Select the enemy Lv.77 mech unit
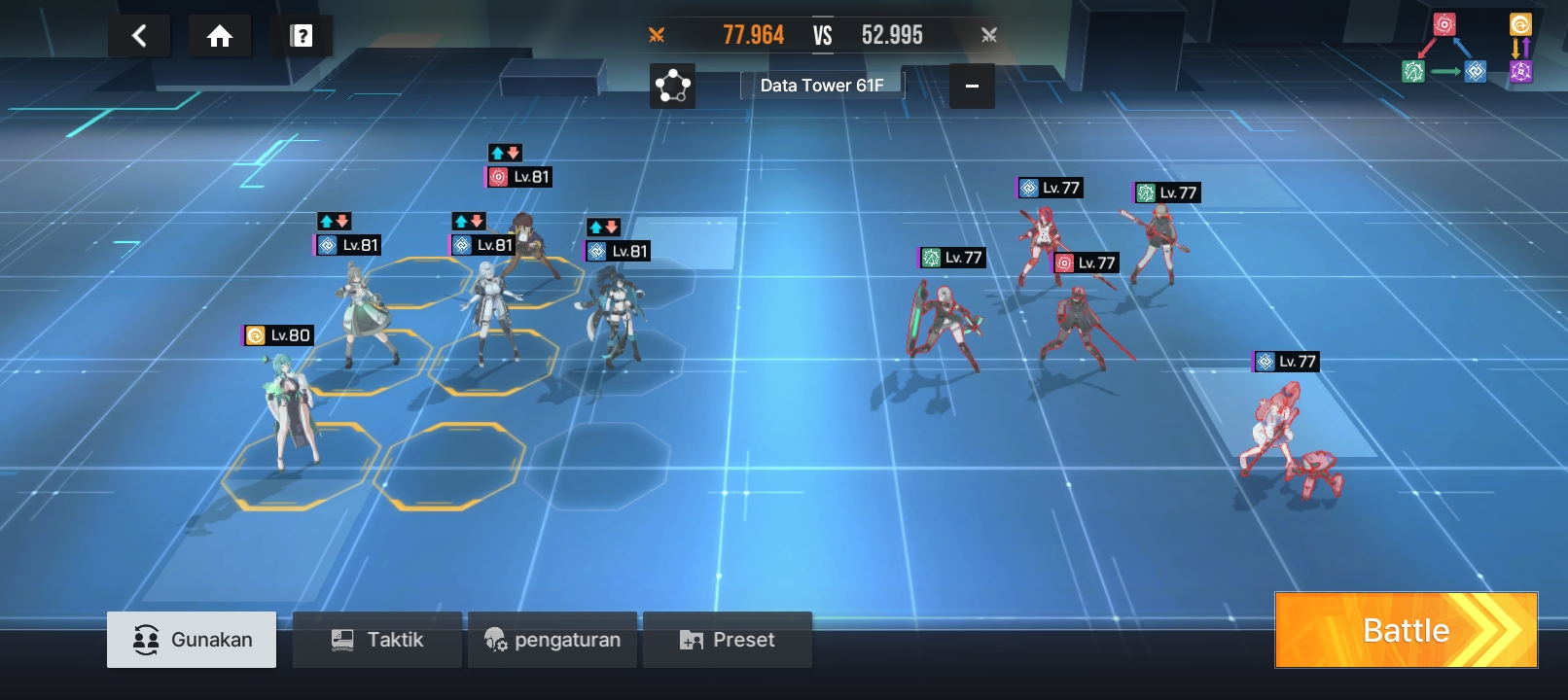Image resolution: width=1568 pixels, height=700 pixels. tap(1289, 437)
